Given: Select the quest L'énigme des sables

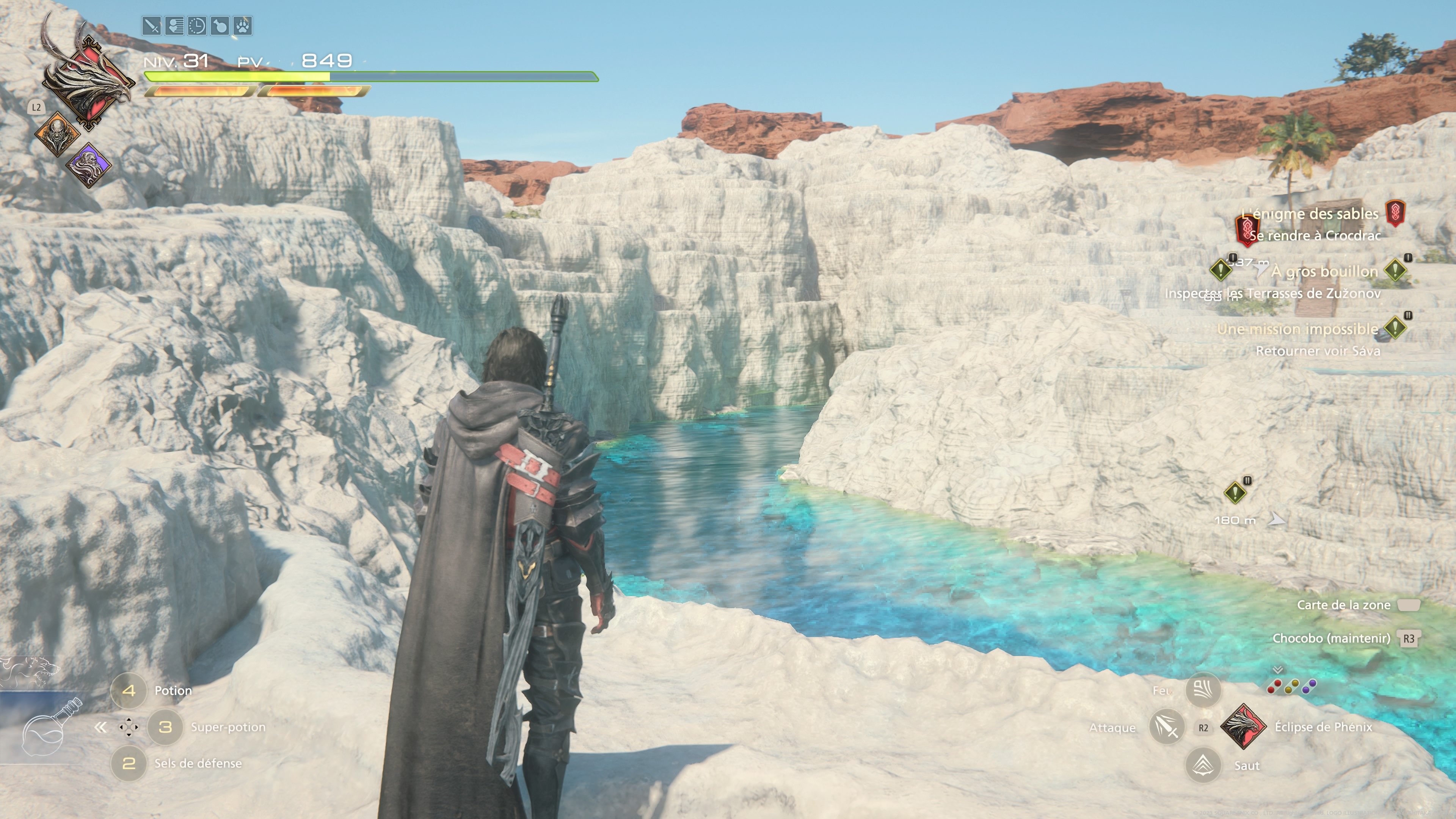Looking at the screenshot, I should pos(1310,214).
